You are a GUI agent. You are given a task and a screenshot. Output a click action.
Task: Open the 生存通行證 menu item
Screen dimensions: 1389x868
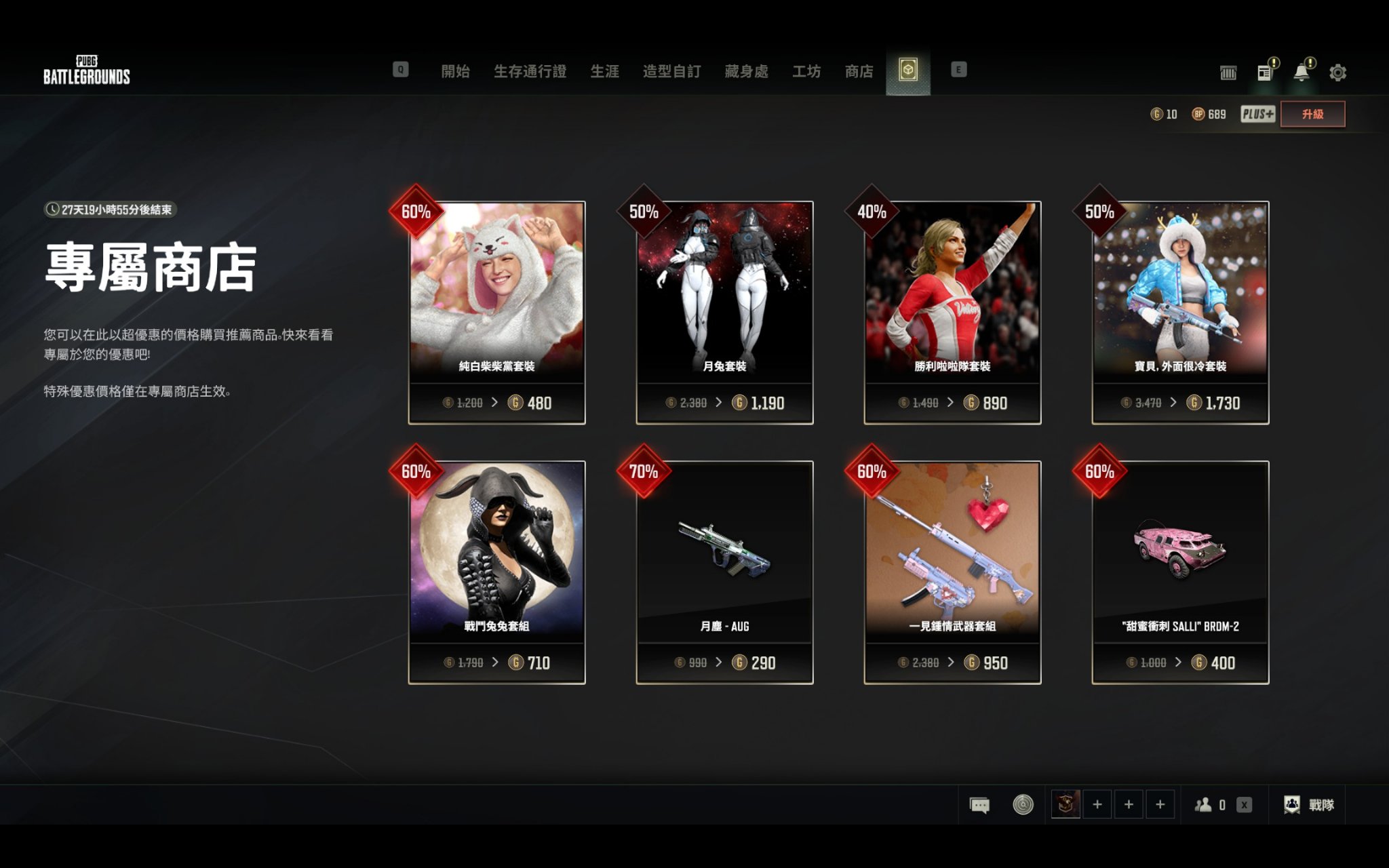click(530, 71)
